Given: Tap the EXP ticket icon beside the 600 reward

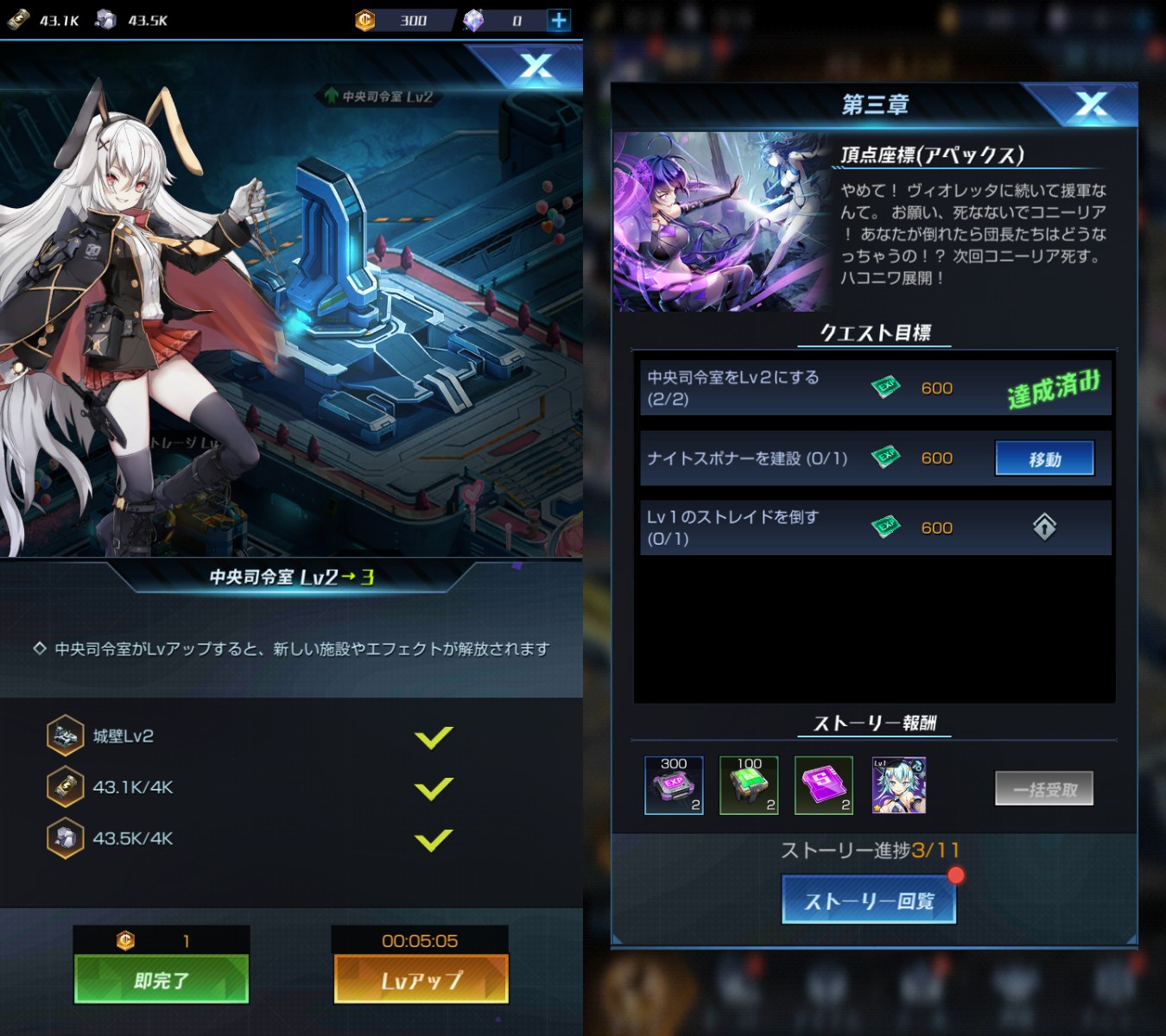Looking at the screenshot, I should (x=886, y=386).
